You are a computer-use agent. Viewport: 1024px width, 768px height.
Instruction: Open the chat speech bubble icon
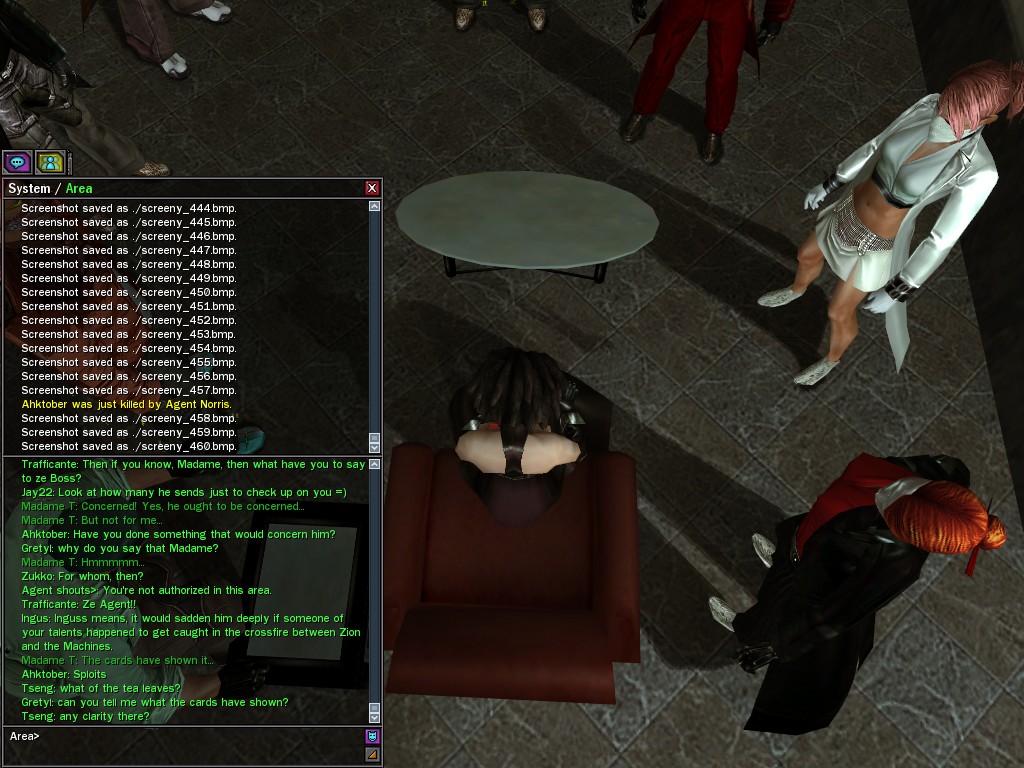tap(17, 162)
